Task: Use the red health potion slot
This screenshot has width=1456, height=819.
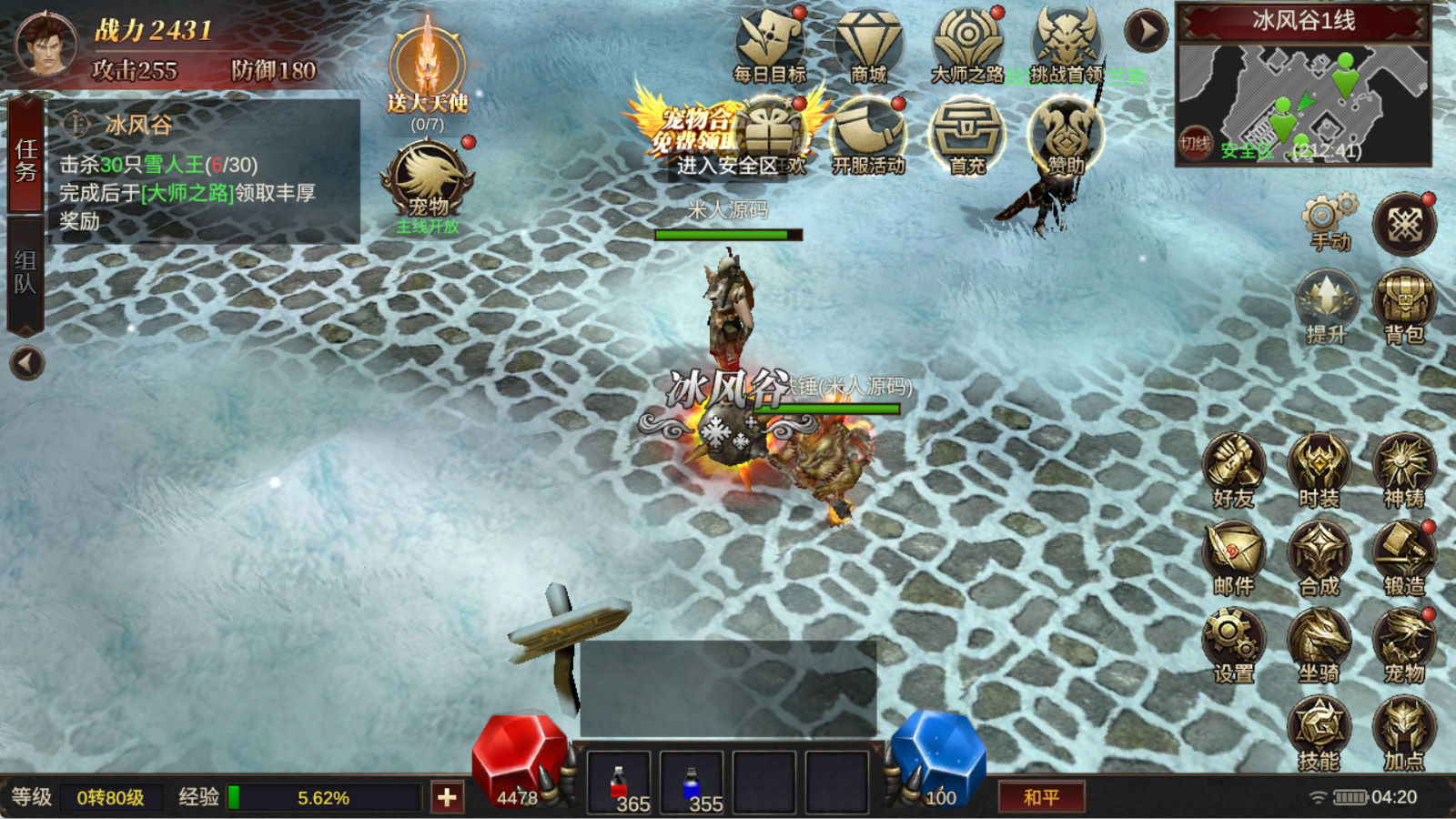Action: point(619,783)
